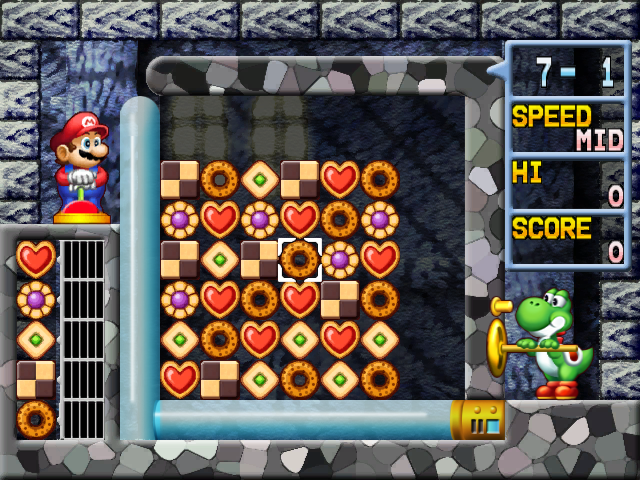Image resolution: width=640 pixels, height=480 pixels.
Task: Click the donut cookie in the tally panel
Action: [x=36, y=419]
